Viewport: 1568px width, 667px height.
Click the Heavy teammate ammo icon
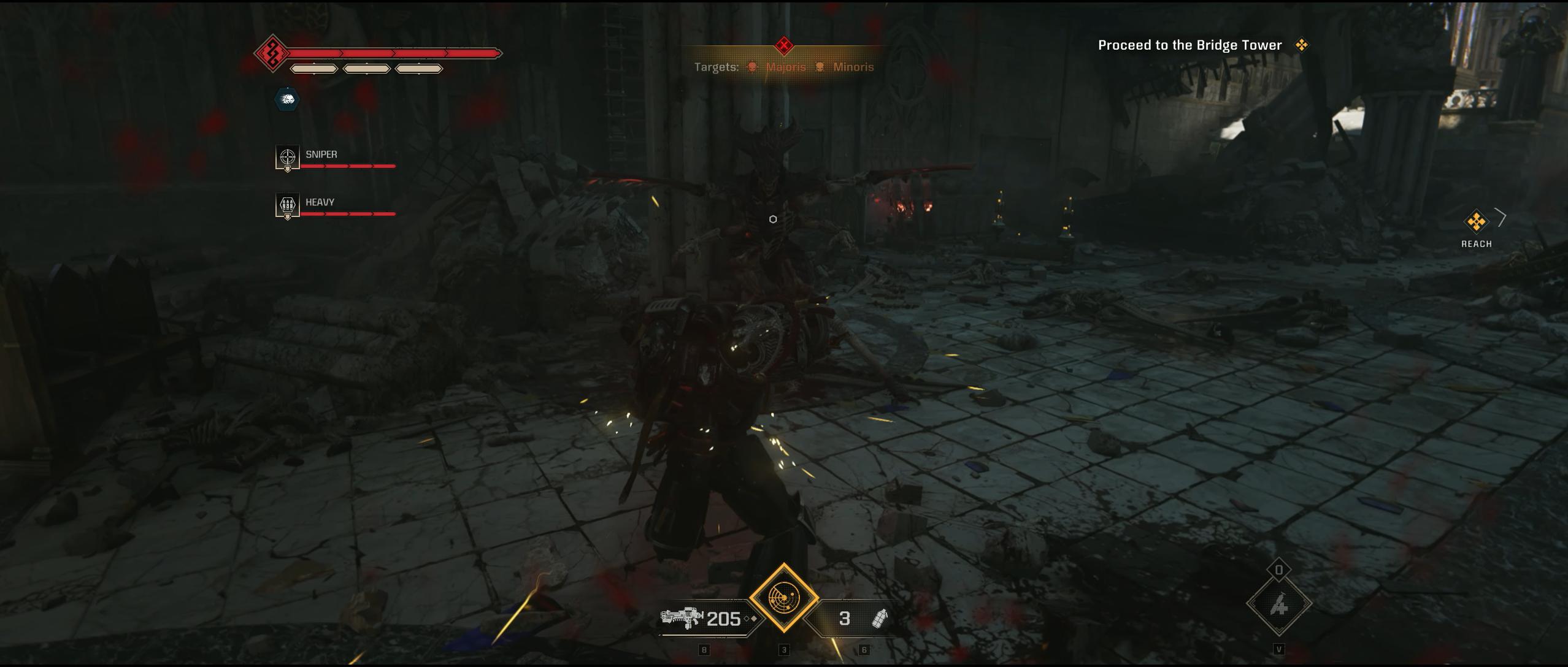point(286,205)
